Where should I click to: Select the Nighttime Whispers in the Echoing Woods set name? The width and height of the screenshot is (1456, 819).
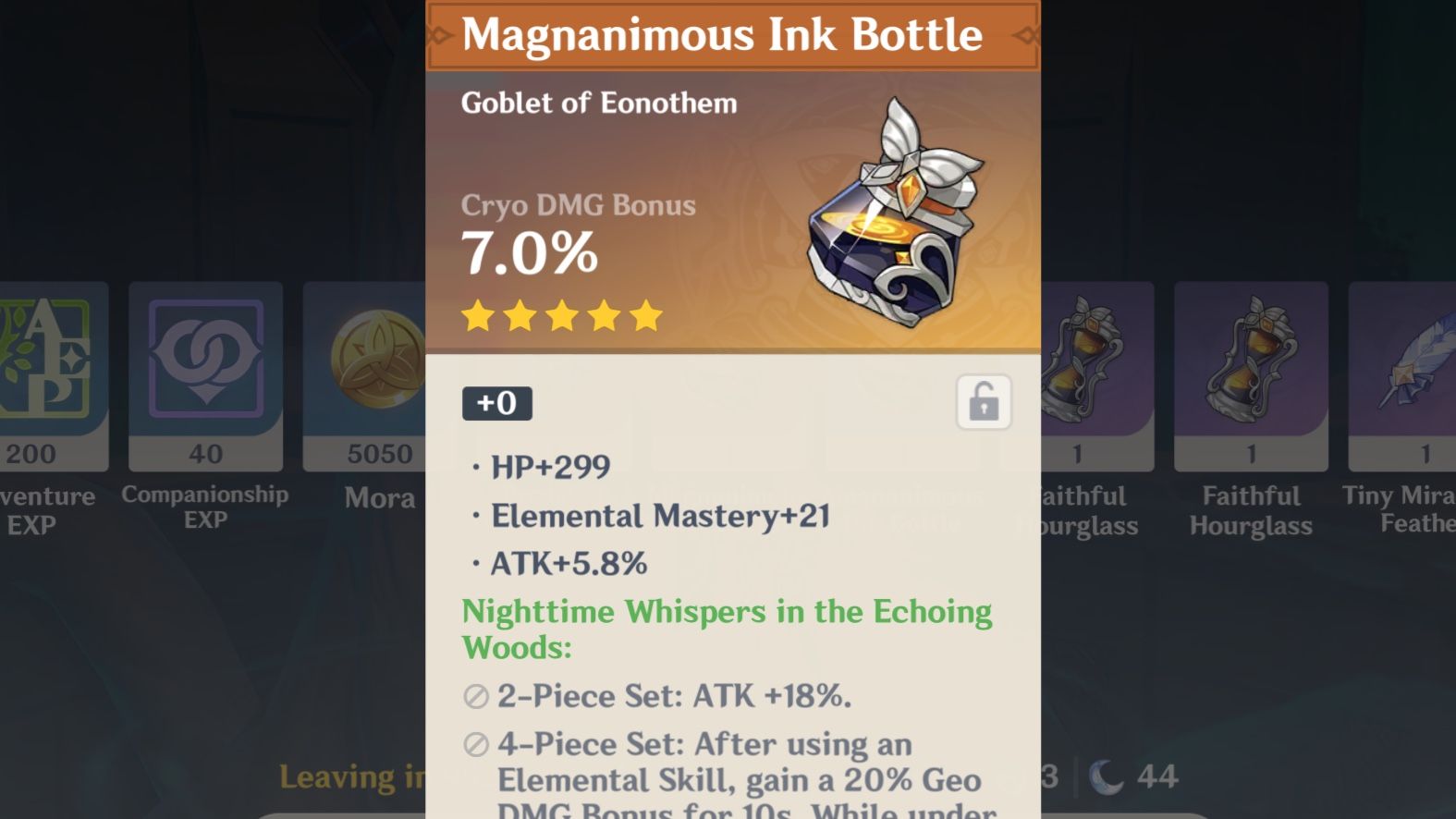click(727, 629)
